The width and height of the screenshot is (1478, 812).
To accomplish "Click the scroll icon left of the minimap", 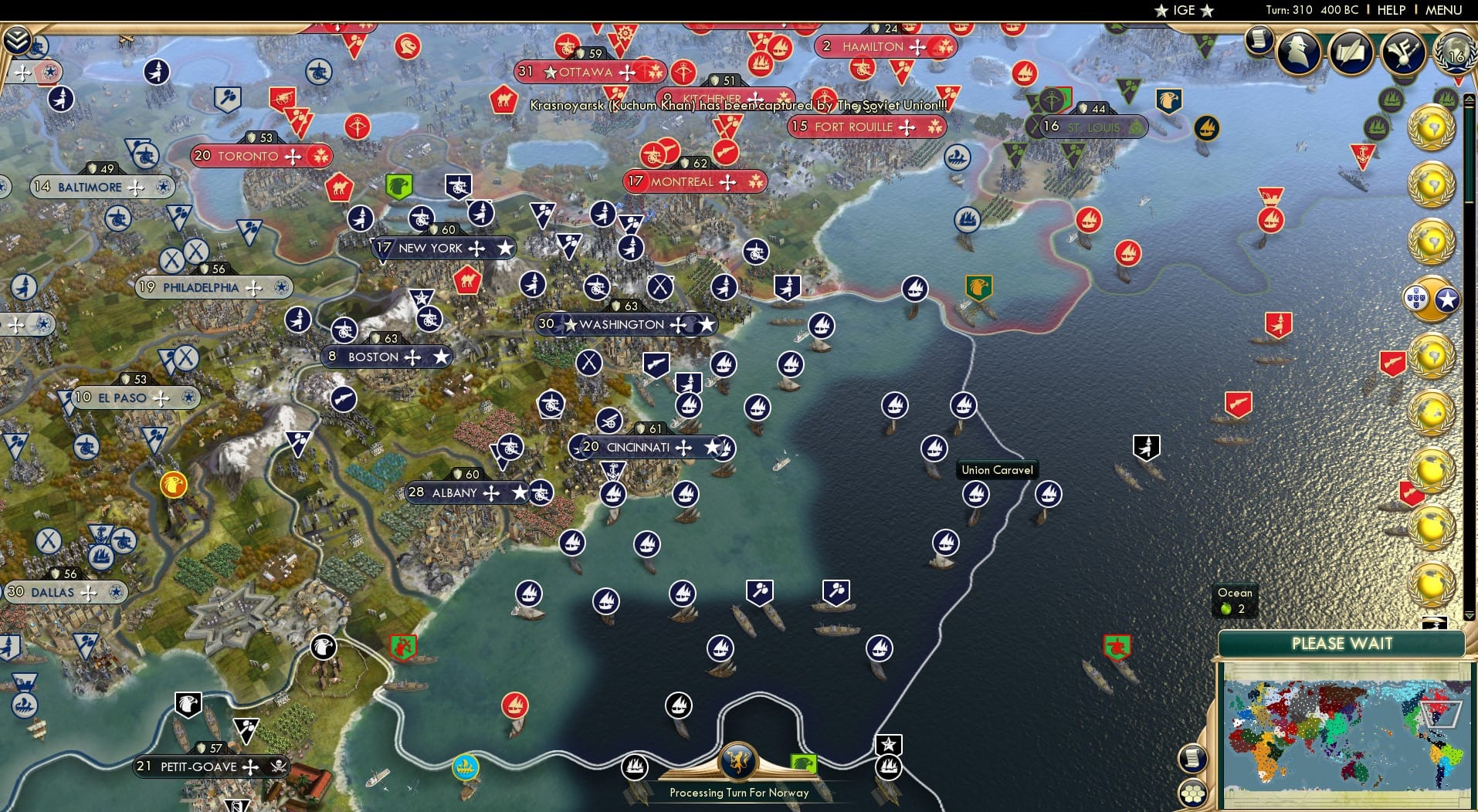I will pyautogui.click(x=1192, y=756).
